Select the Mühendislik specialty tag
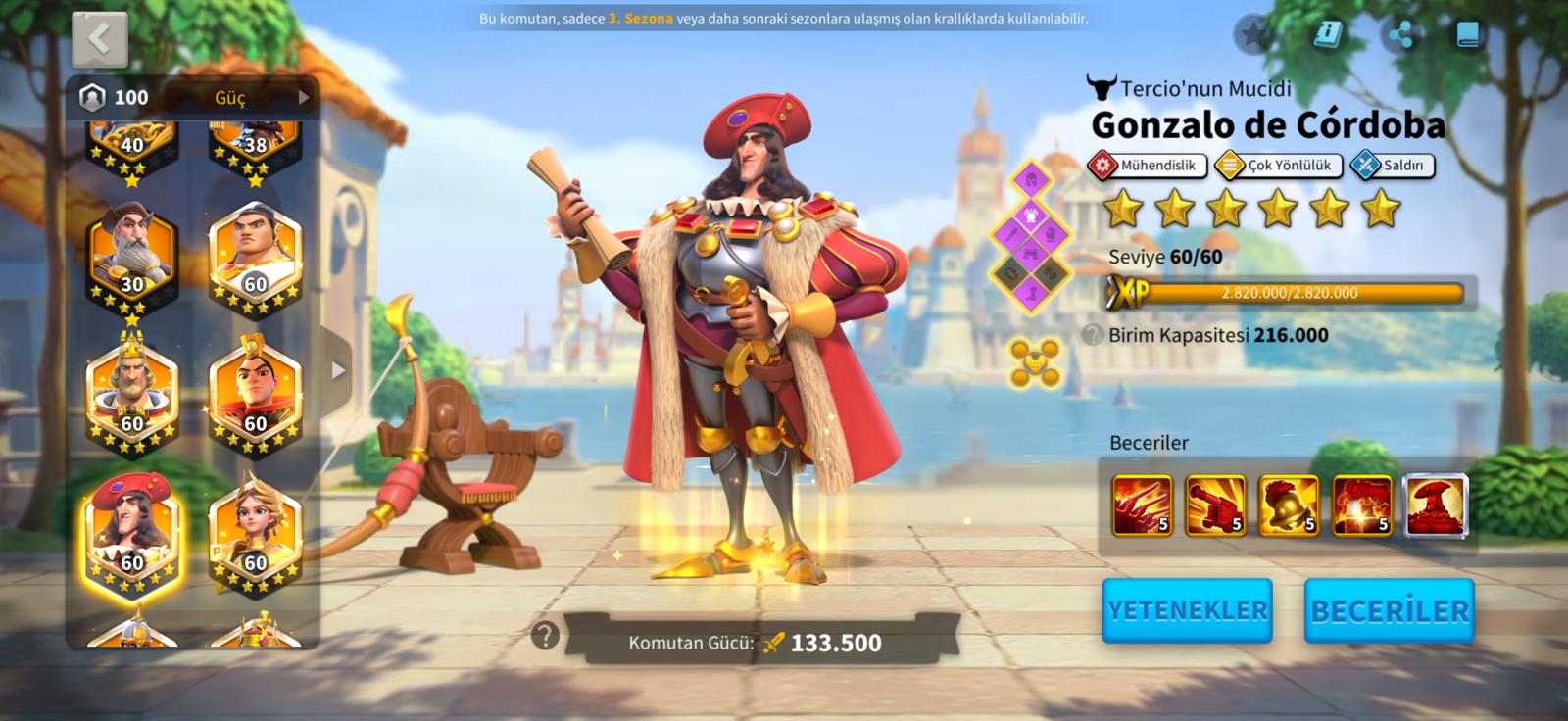Viewport: 1568px width, 721px height. (1146, 166)
